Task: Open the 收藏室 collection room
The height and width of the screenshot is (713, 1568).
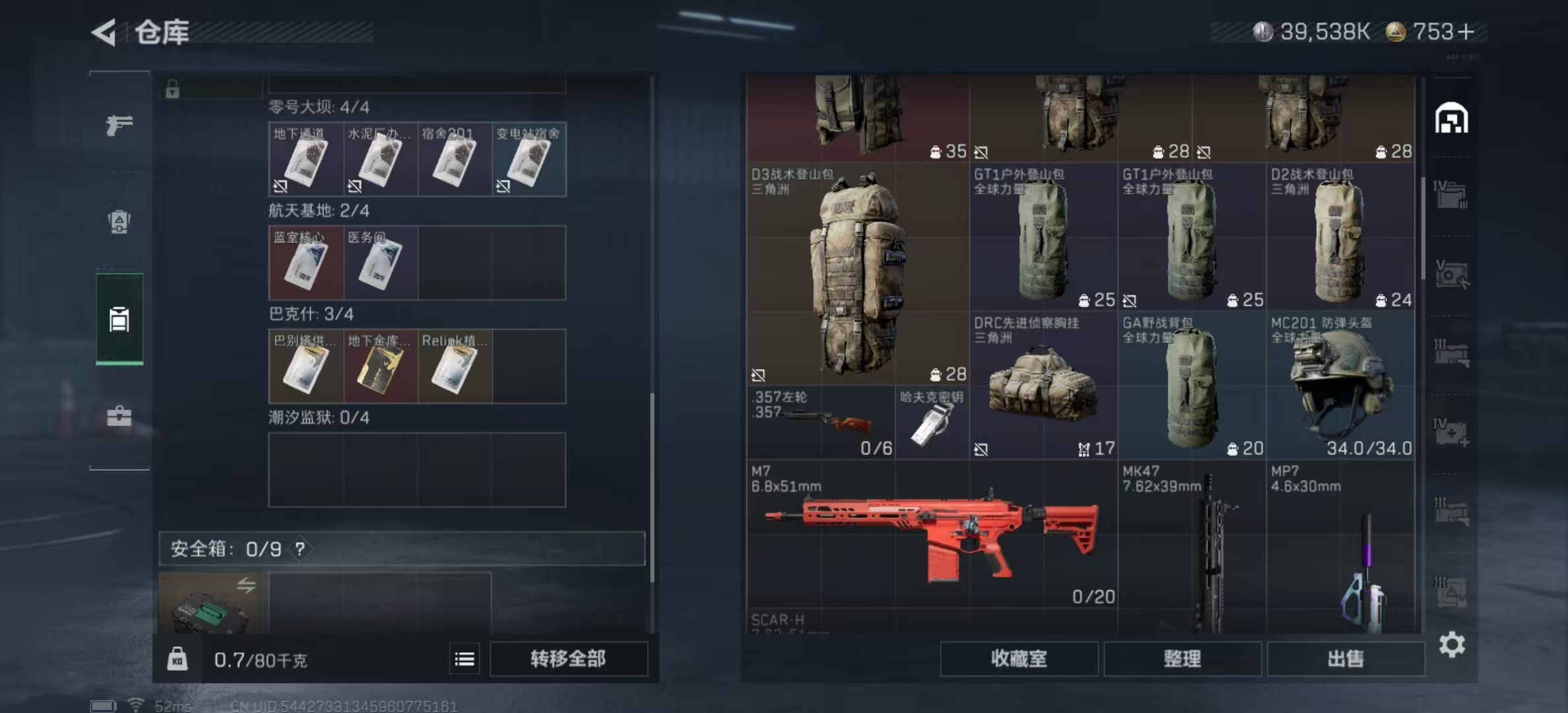Action: click(1018, 659)
